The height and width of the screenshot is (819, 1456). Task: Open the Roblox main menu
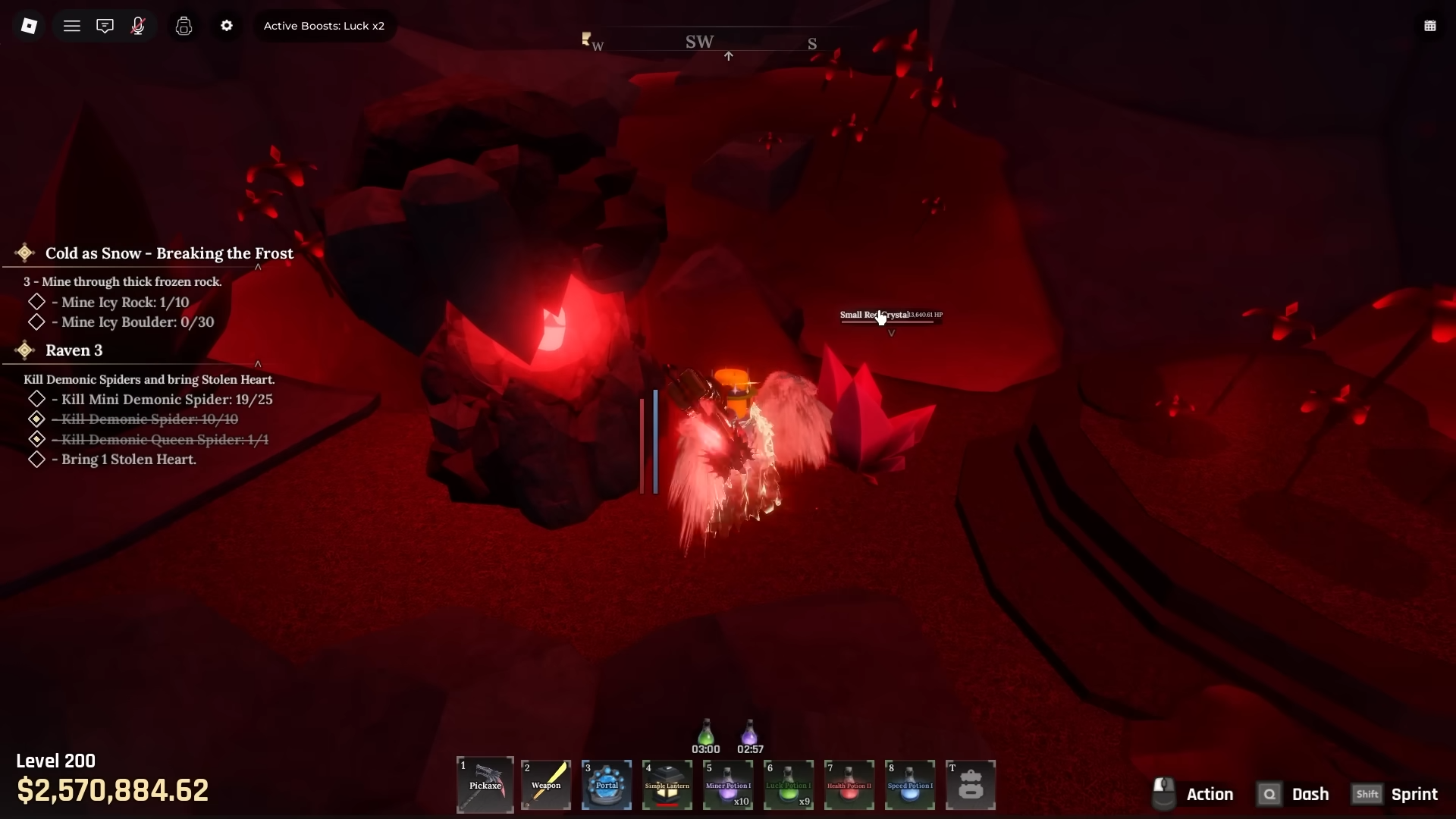coord(29,26)
